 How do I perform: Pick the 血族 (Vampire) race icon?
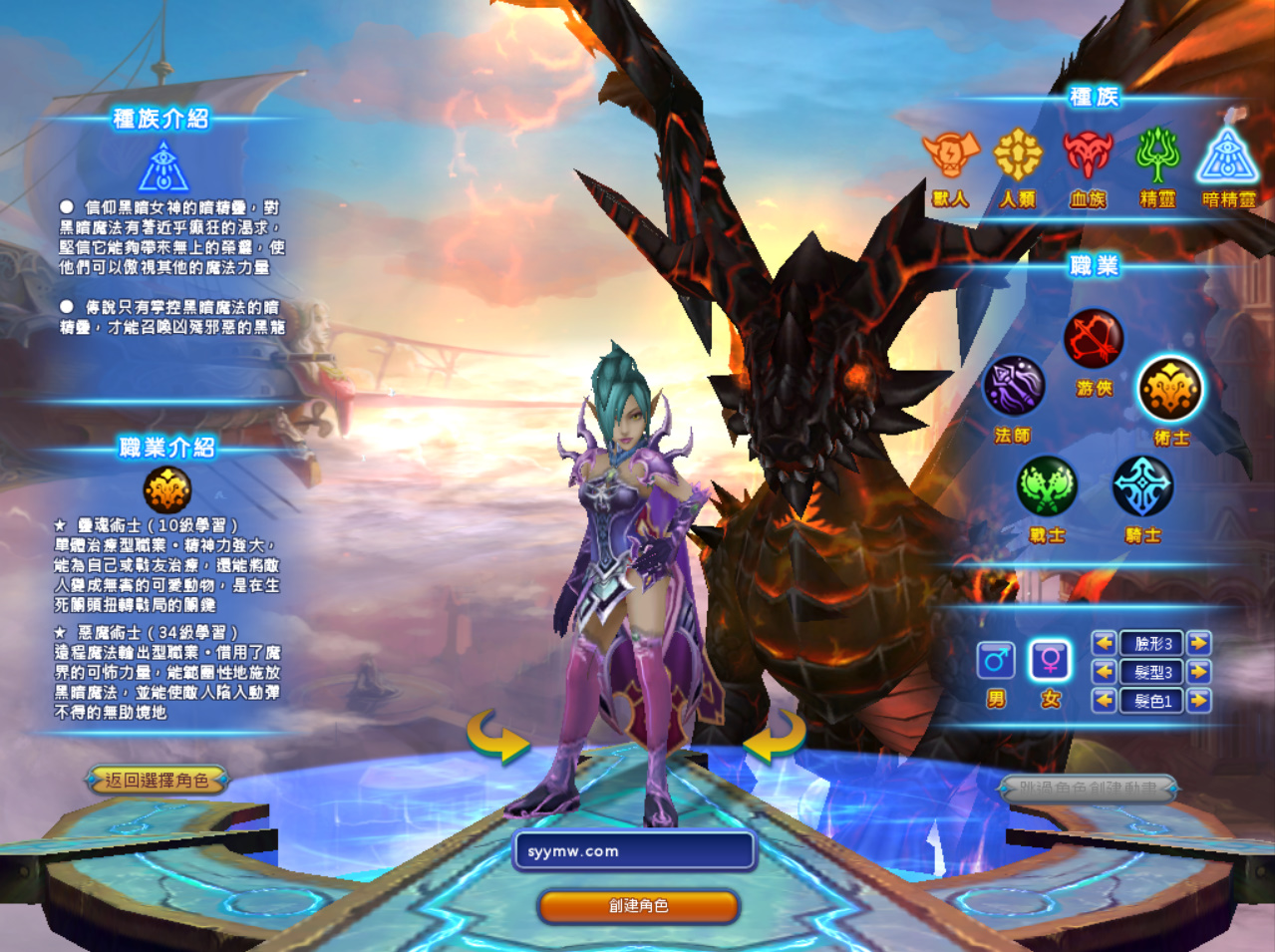point(1088,156)
